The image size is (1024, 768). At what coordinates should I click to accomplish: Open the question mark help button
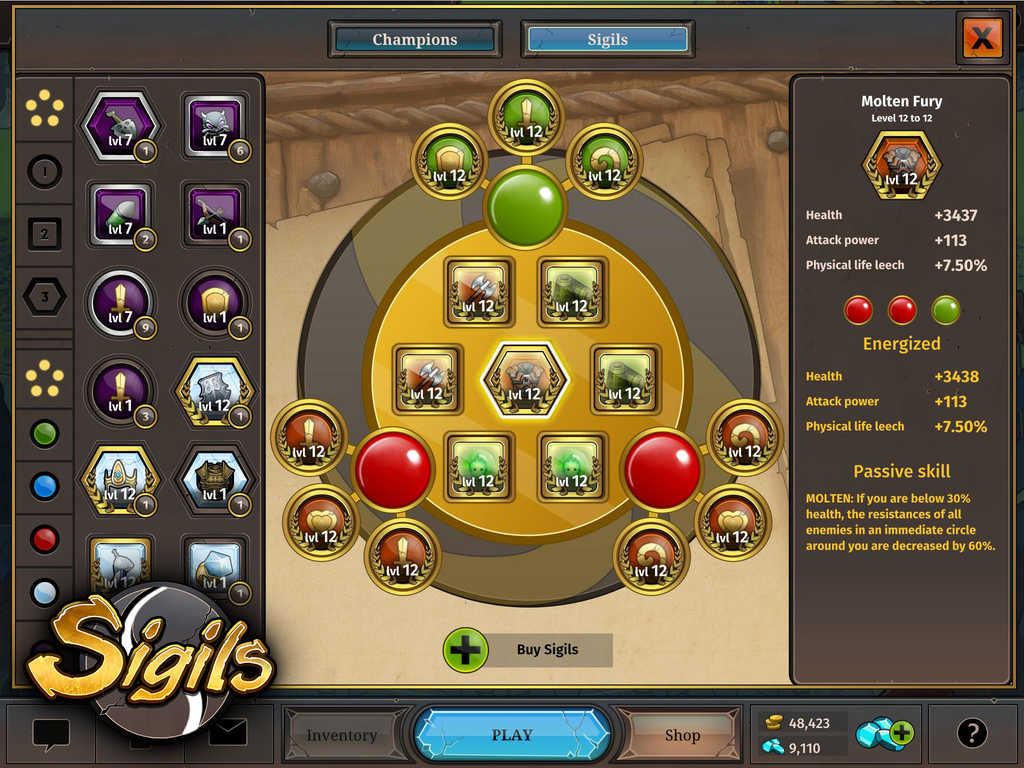pos(972,734)
